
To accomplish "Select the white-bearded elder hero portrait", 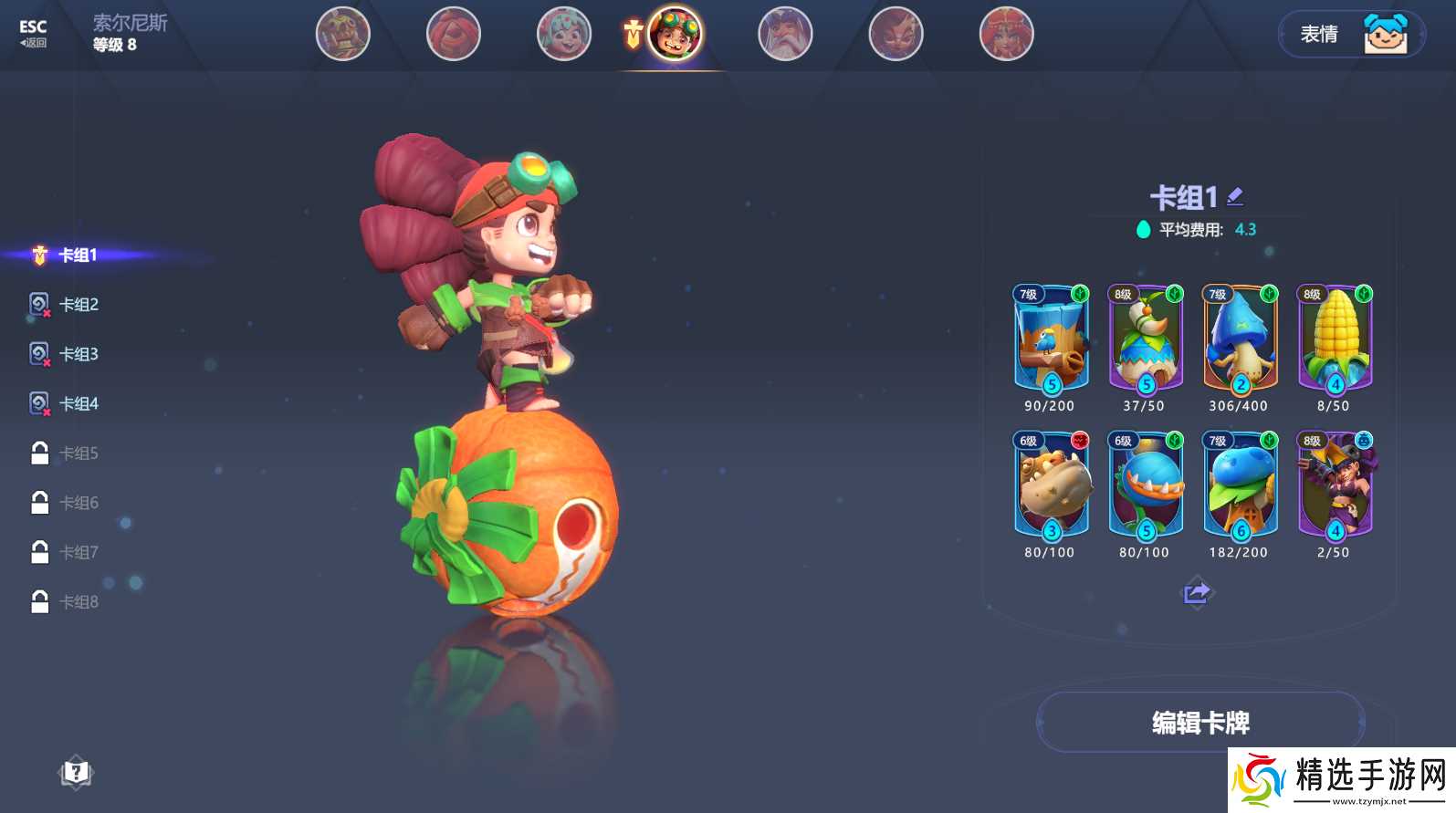I will (785, 35).
